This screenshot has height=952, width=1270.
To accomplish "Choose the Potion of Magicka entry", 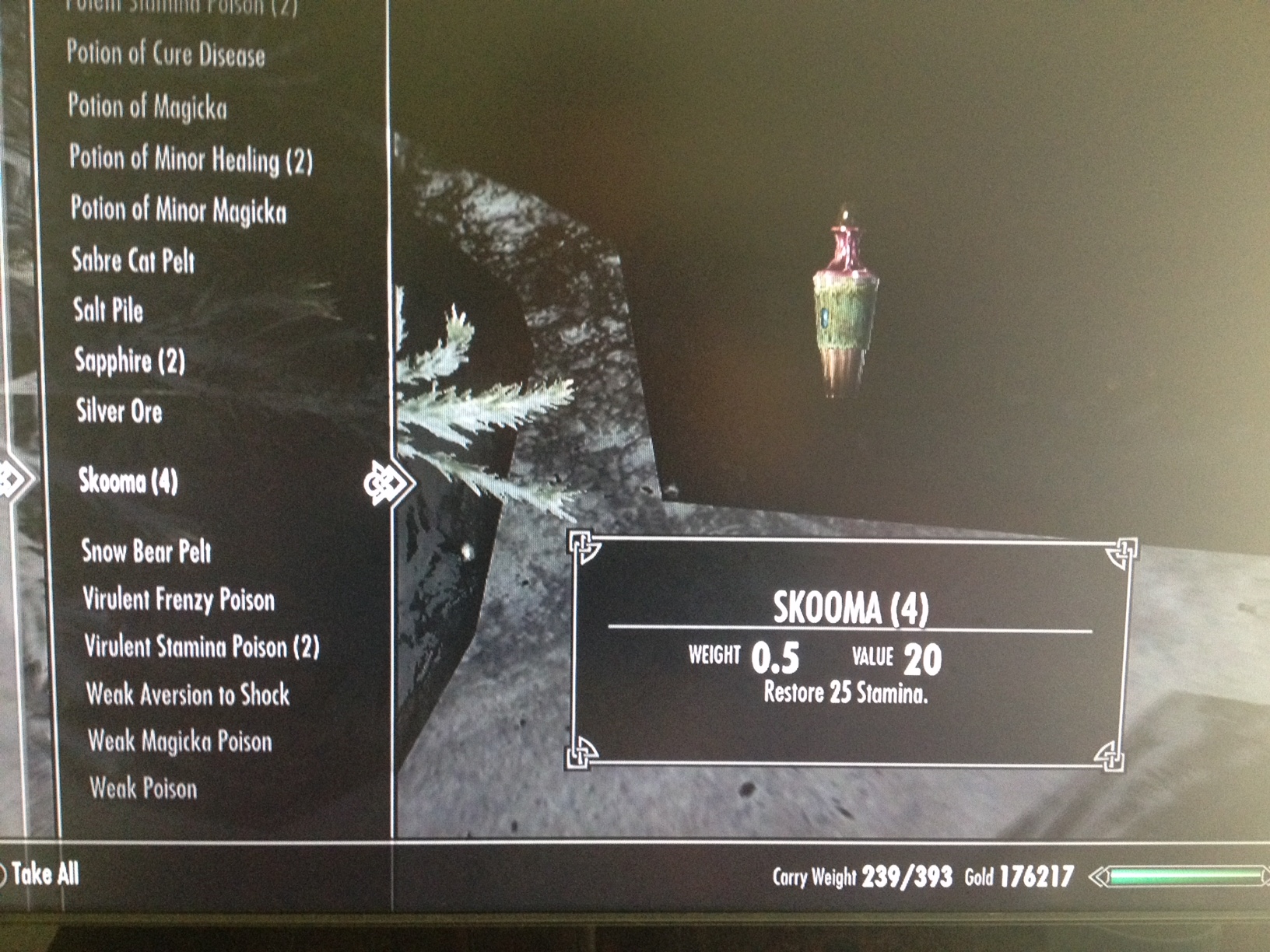I will coord(147,107).
